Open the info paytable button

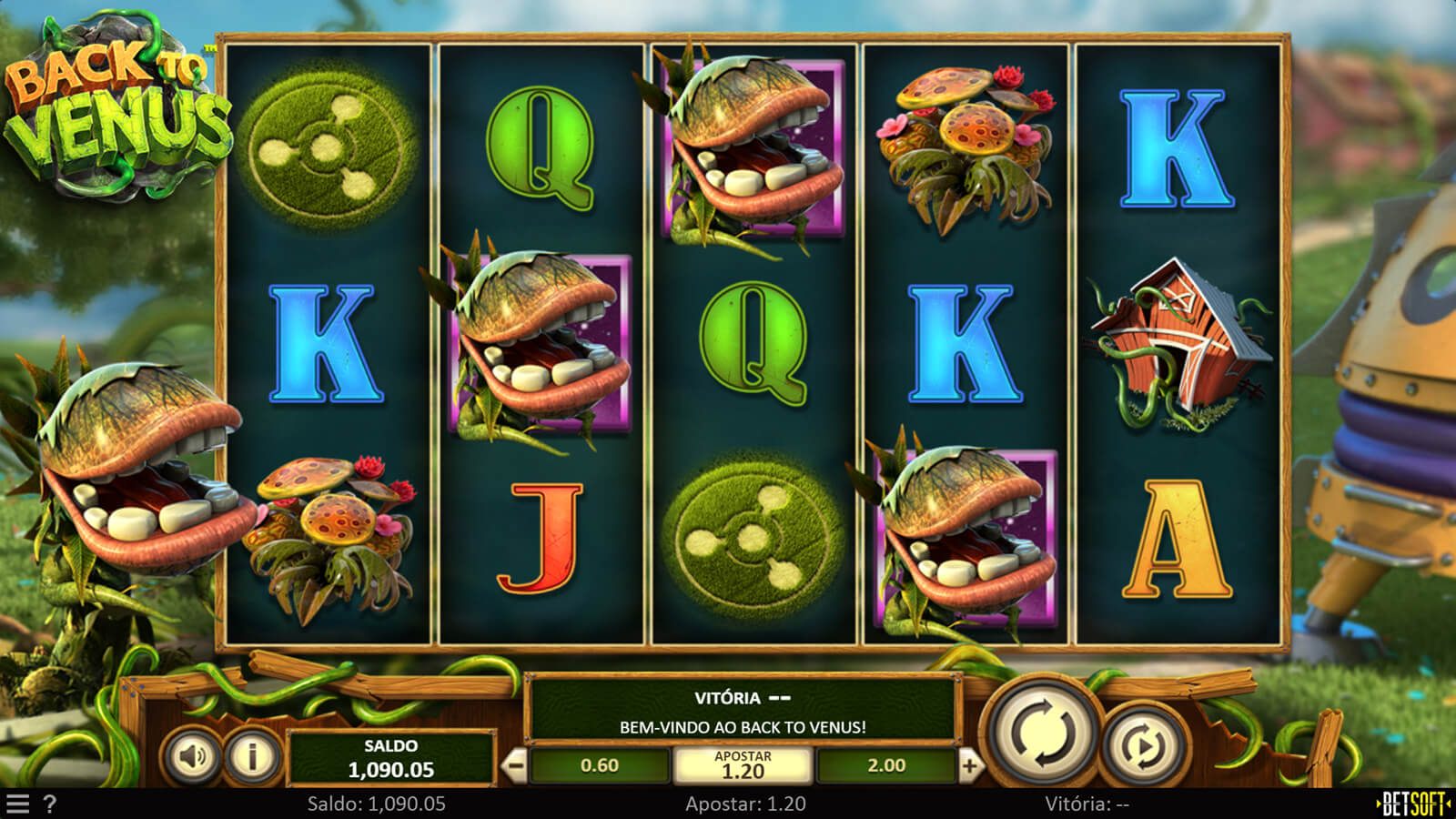pyautogui.click(x=252, y=756)
